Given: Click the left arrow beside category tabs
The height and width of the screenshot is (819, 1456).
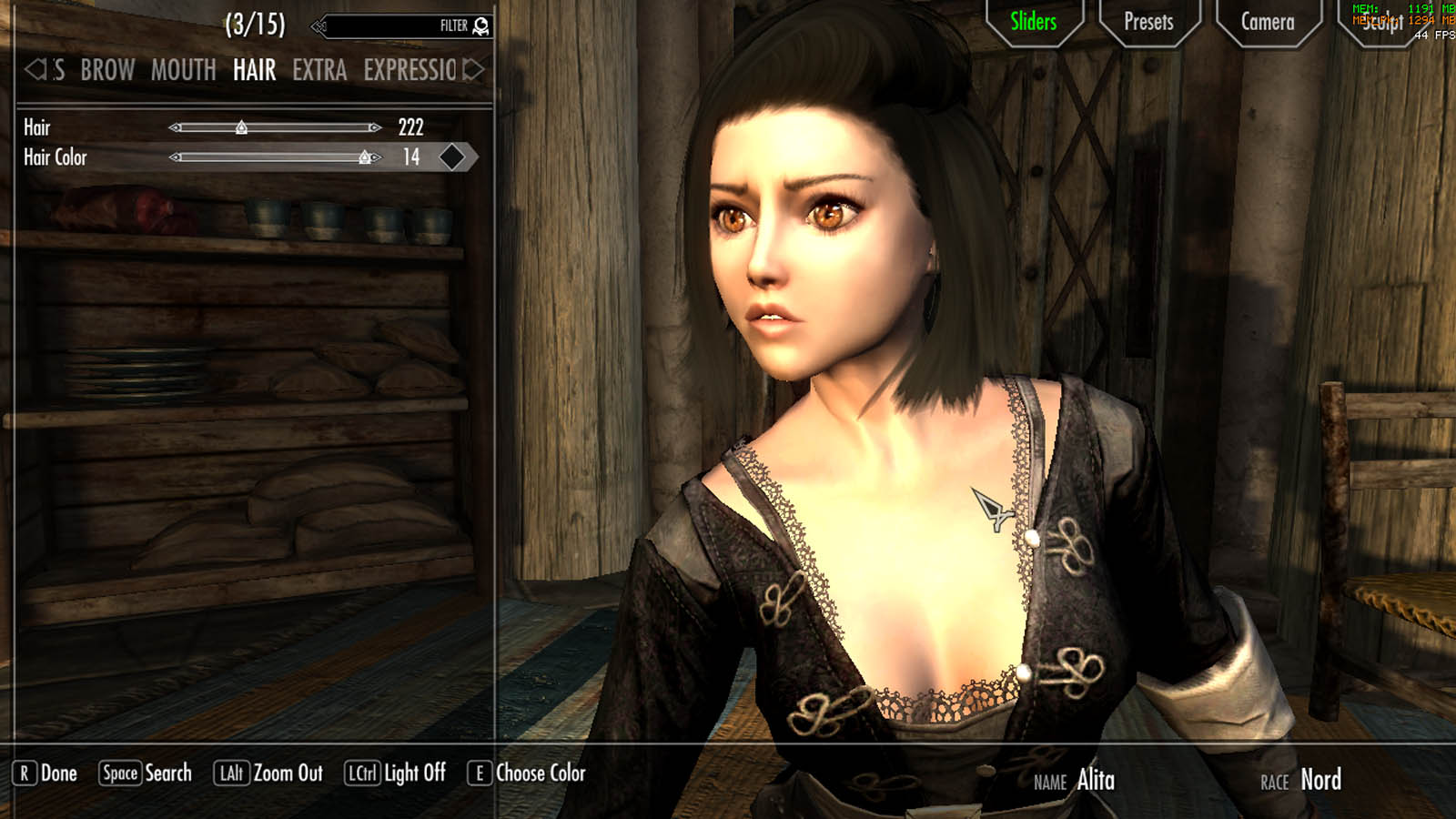Looking at the screenshot, I should [35, 69].
